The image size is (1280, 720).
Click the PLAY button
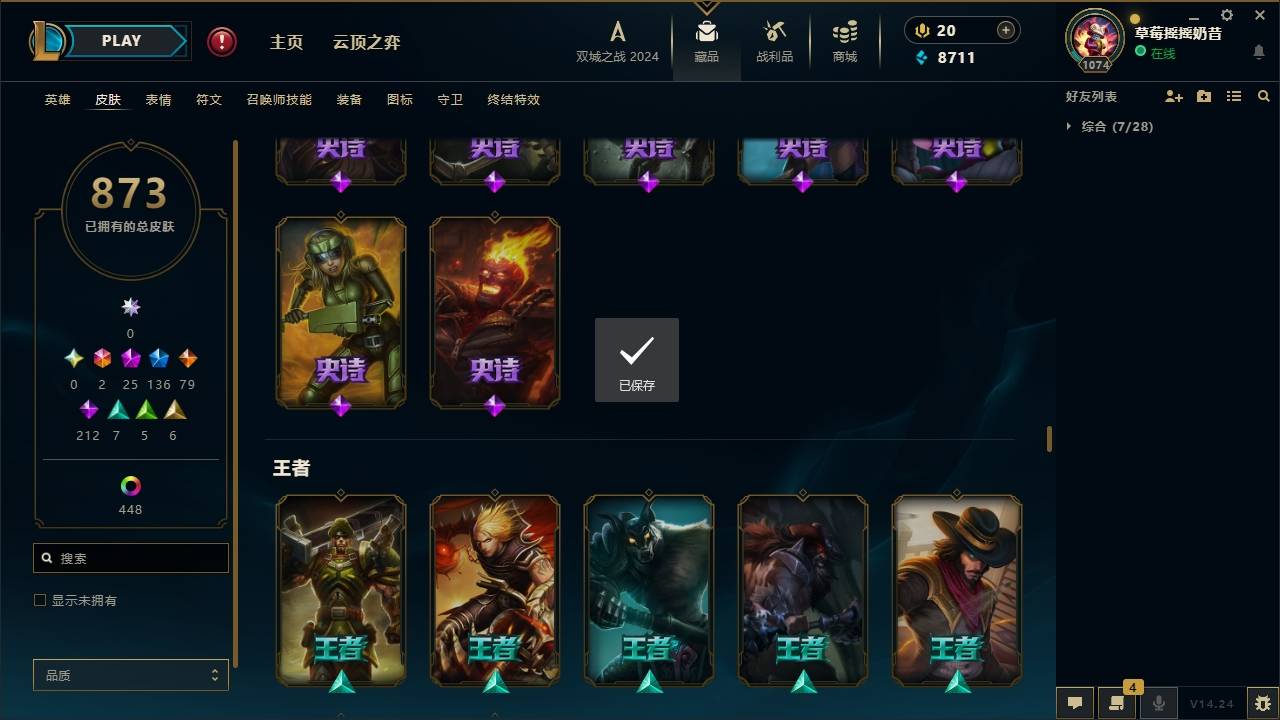(121, 40)
